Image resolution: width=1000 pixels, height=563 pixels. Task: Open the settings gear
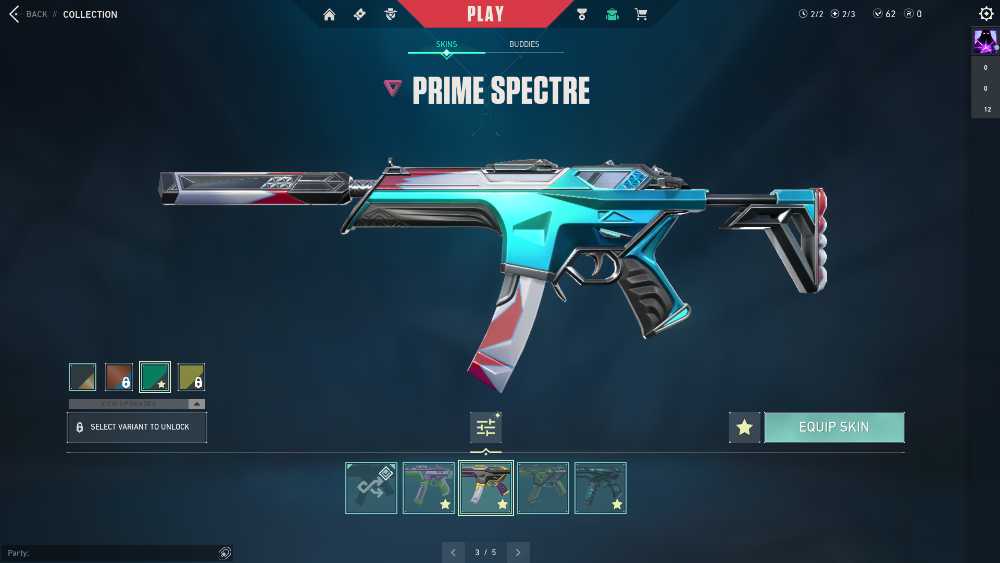click(x=986, y=14)
